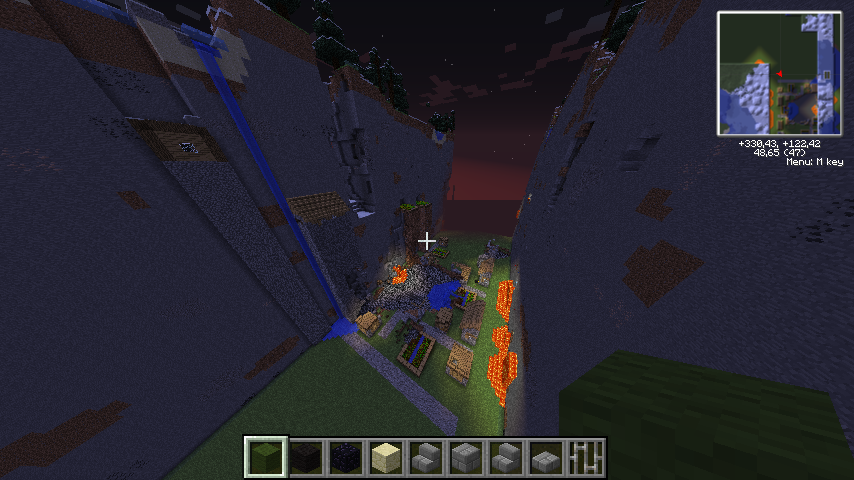Pick the sandstone block in the hotbar
Viewport: 854px width, 480px height.
387,457
